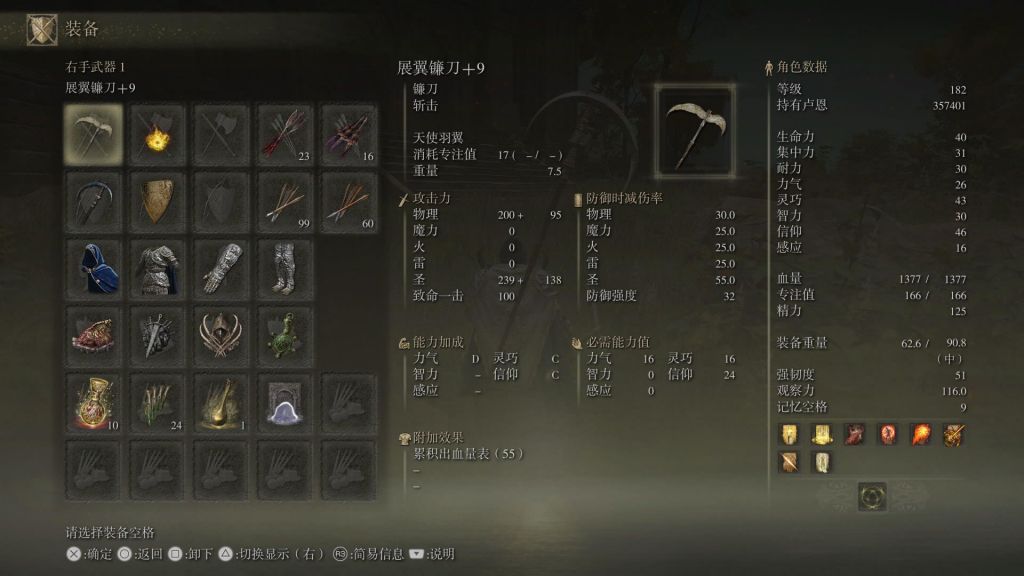This screenshot has height=576, width=1024.
Task: Choose the green turtle talisman slot
Action: (x=286, y=335)
